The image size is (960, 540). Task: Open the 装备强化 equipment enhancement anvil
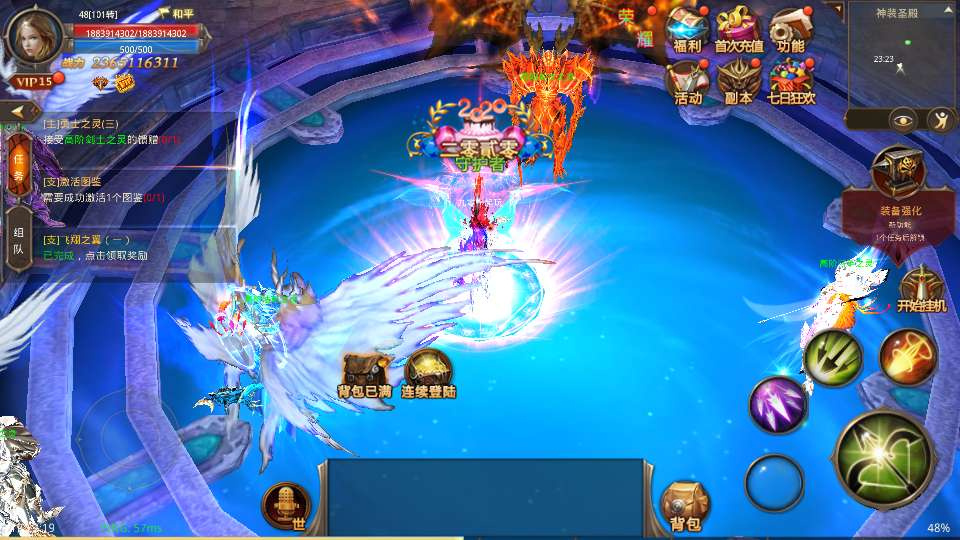point(896,175)
